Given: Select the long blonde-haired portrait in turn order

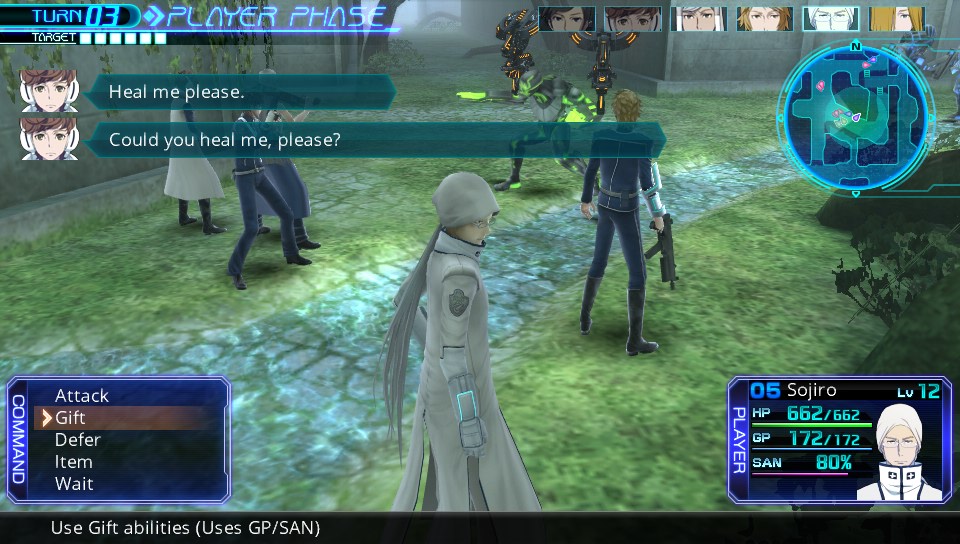Looking at the screenshot, I should pos(895,19).
